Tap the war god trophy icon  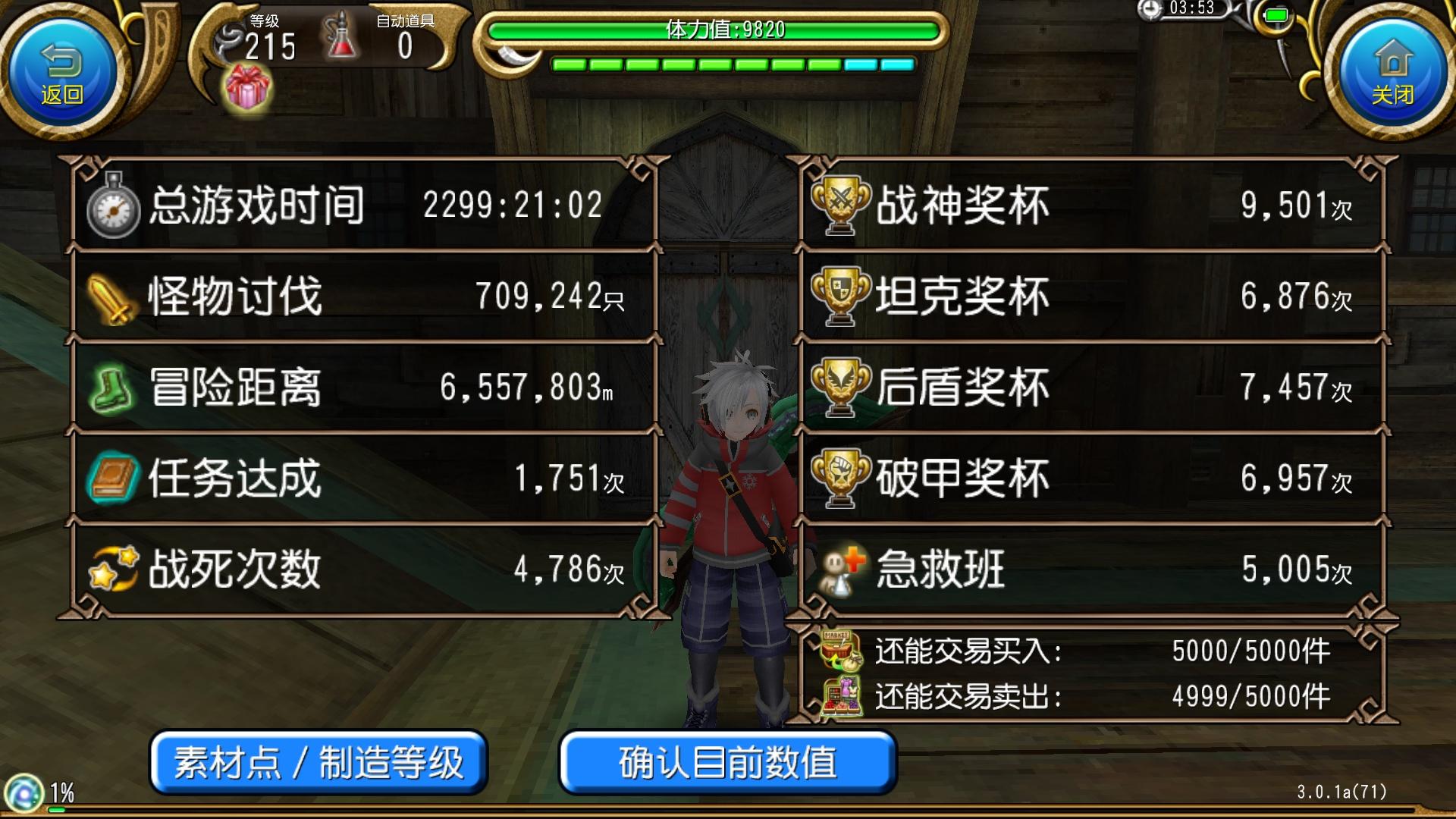point(842,203)
